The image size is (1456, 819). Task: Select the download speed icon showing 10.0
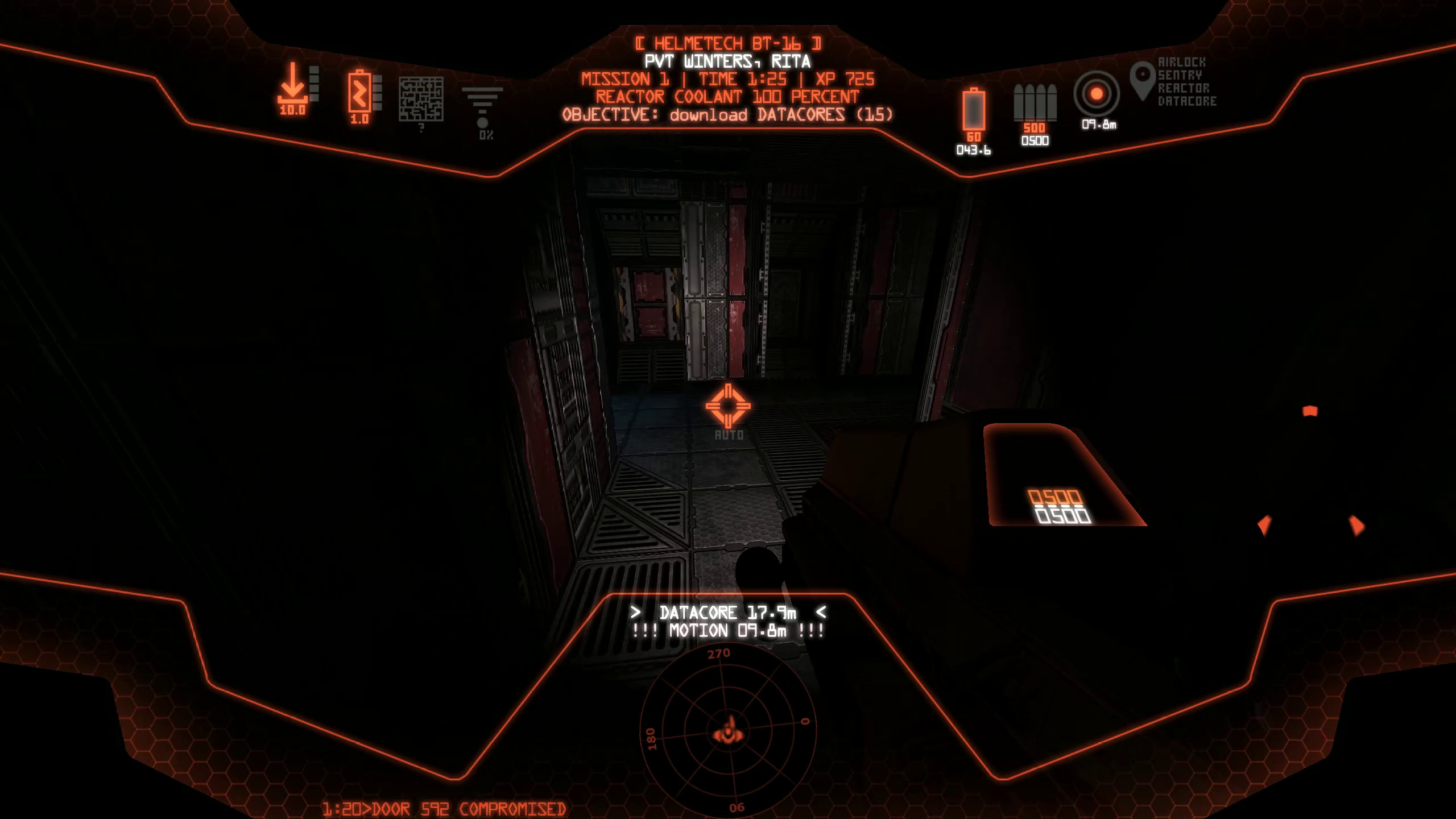point(292,90)
